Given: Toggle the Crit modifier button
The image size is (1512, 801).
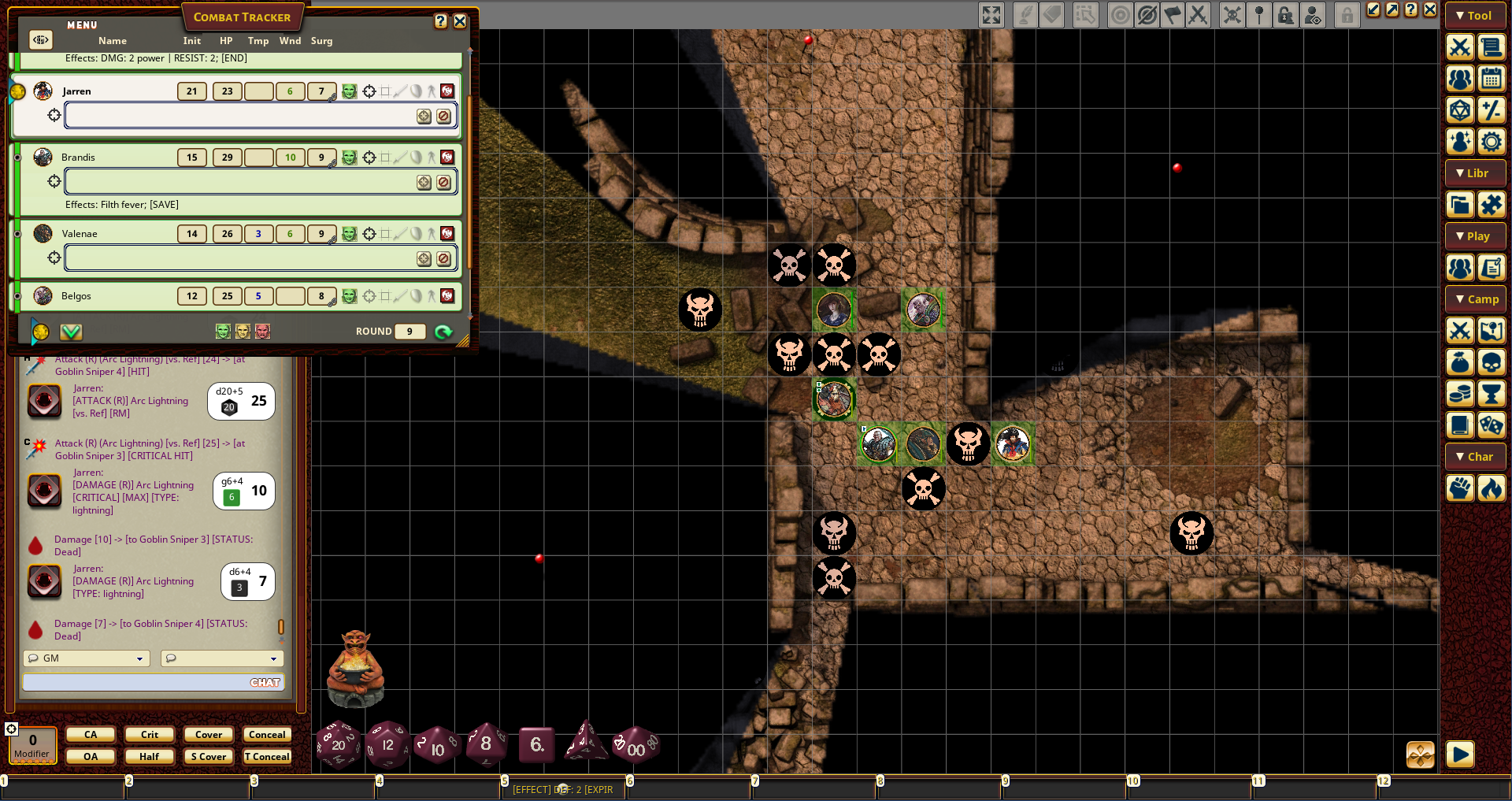Looking at the screenshot, I should pos(150,735).
